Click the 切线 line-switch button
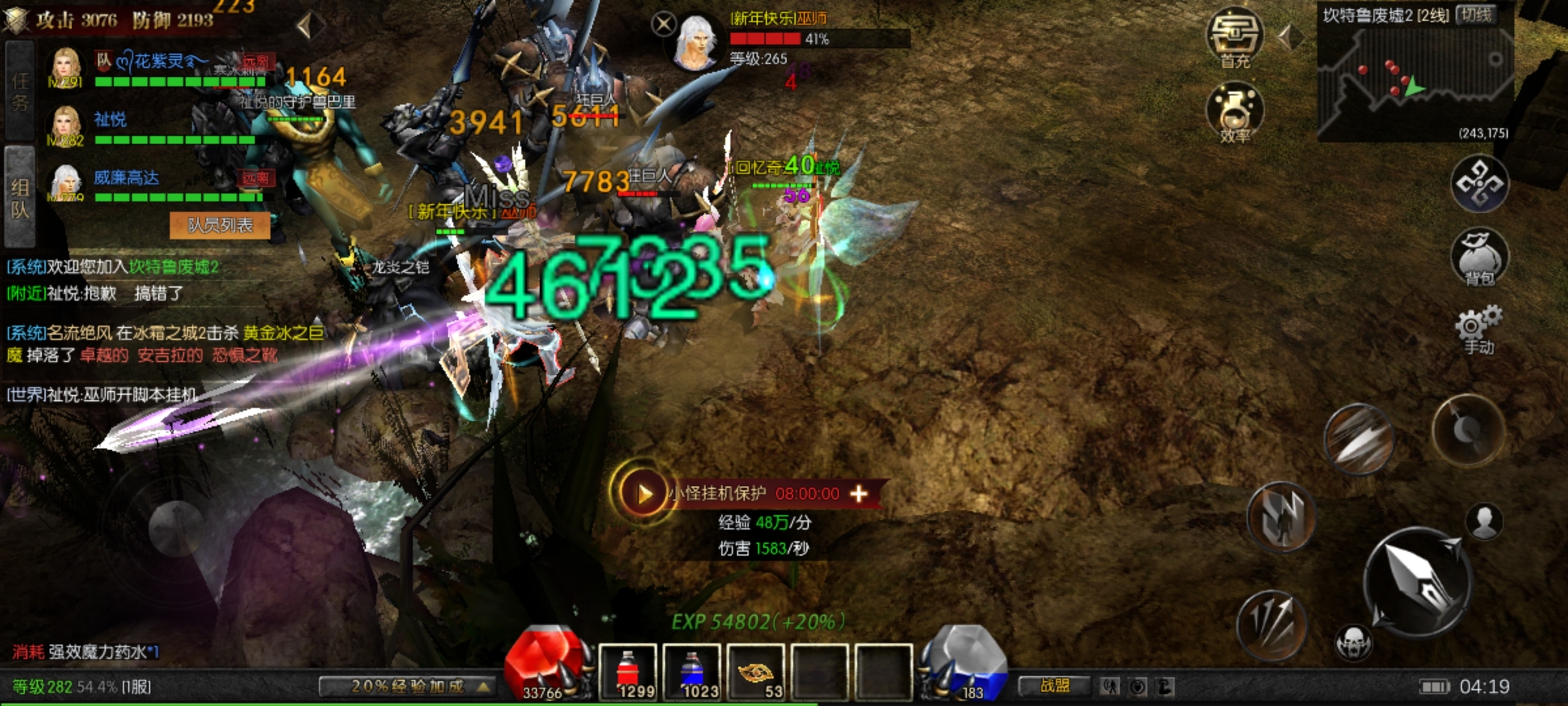The height and width of the screenshot is (706, 1568). tap(1477, 15)
